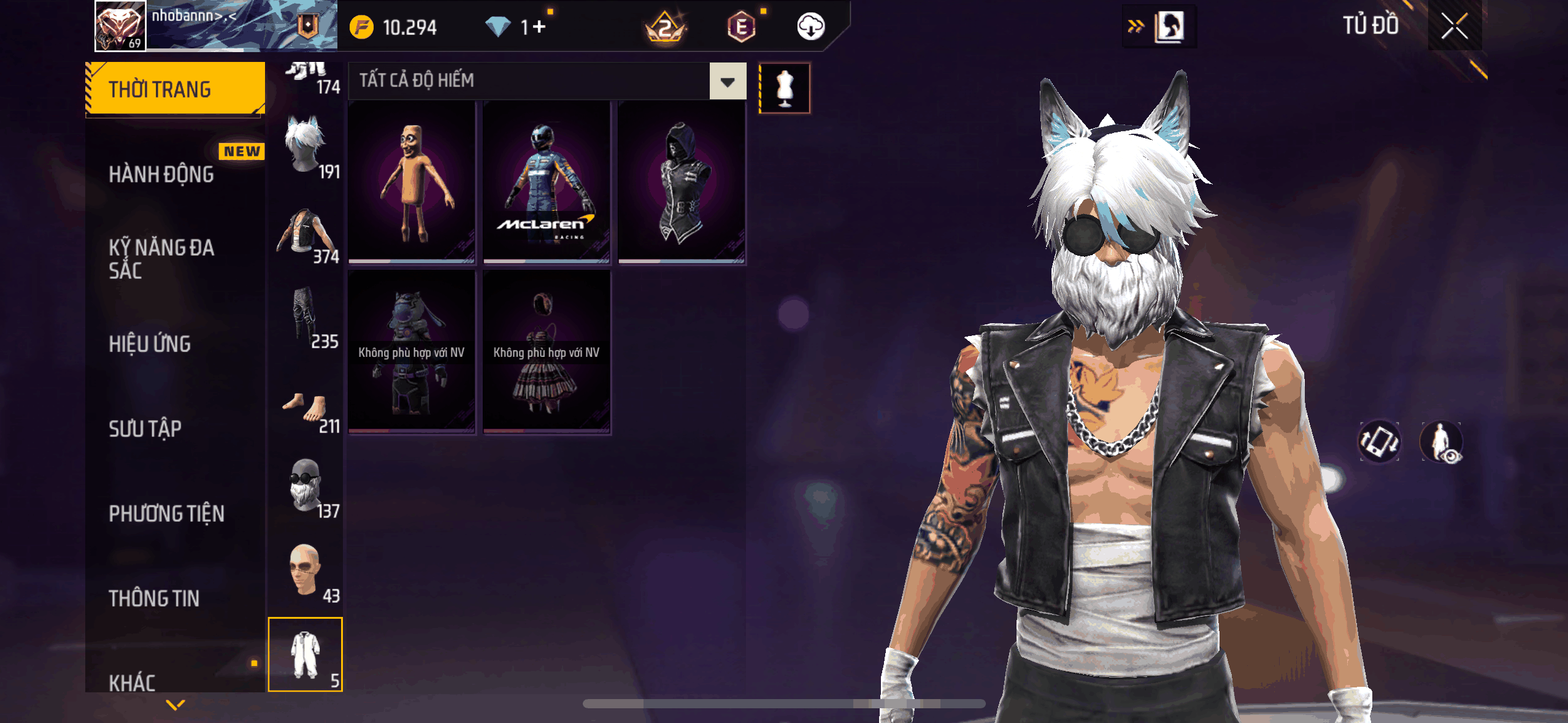Pick the pants category

[306, 318]
